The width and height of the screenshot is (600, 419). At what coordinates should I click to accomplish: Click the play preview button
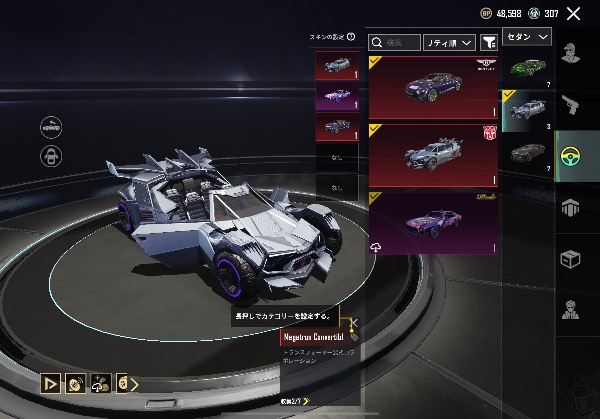point(49,382)
